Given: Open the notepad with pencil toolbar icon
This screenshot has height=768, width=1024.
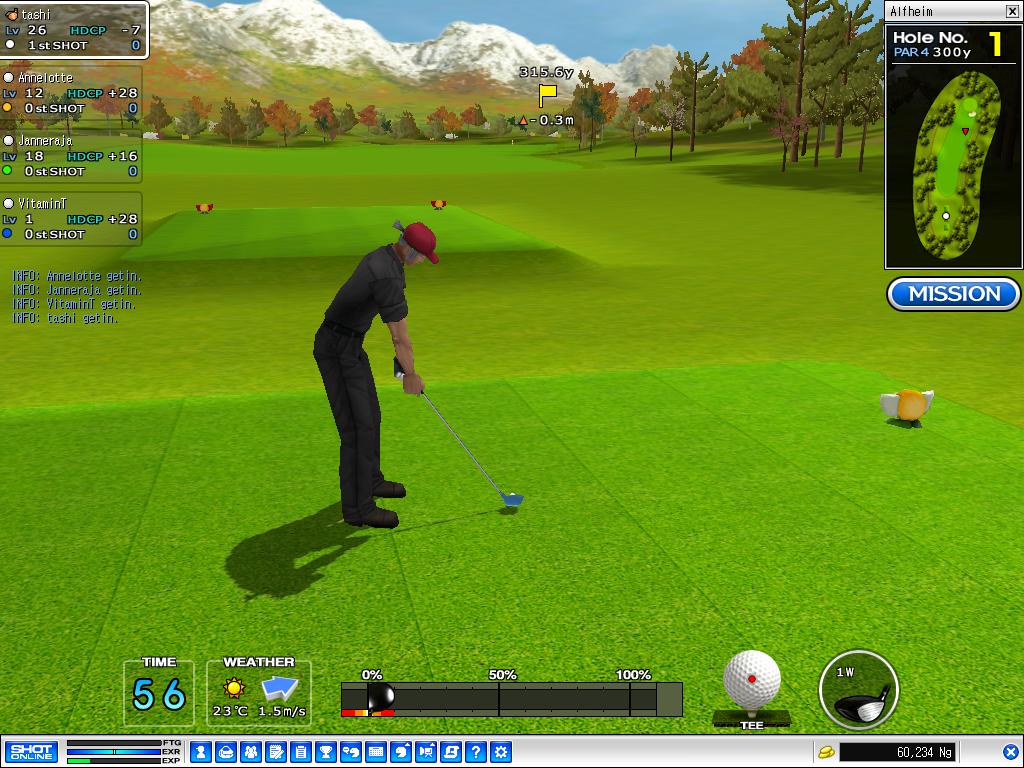Looking at the screenshot, I should click(x=276, y=752).
